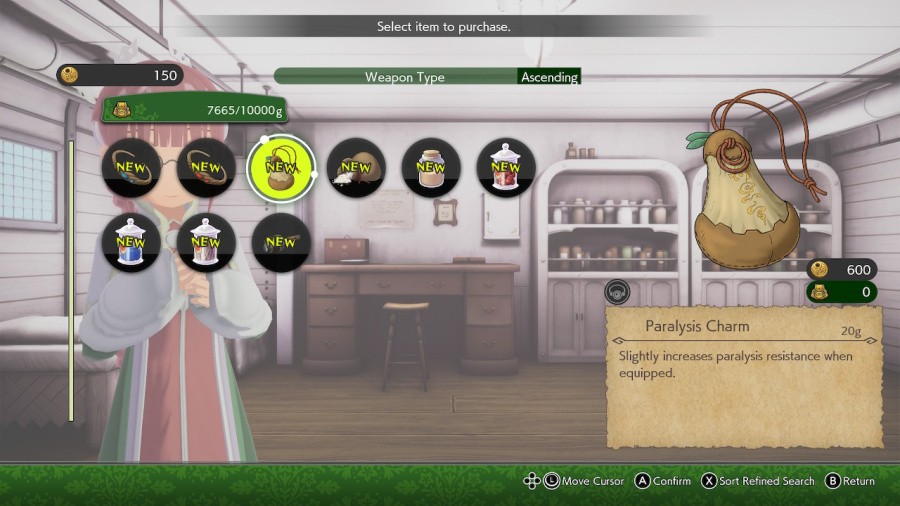Image resolution: width=900 pixels, height=506 pixels.
Task: Select the dark green herb item
Action: click(281, 242)
